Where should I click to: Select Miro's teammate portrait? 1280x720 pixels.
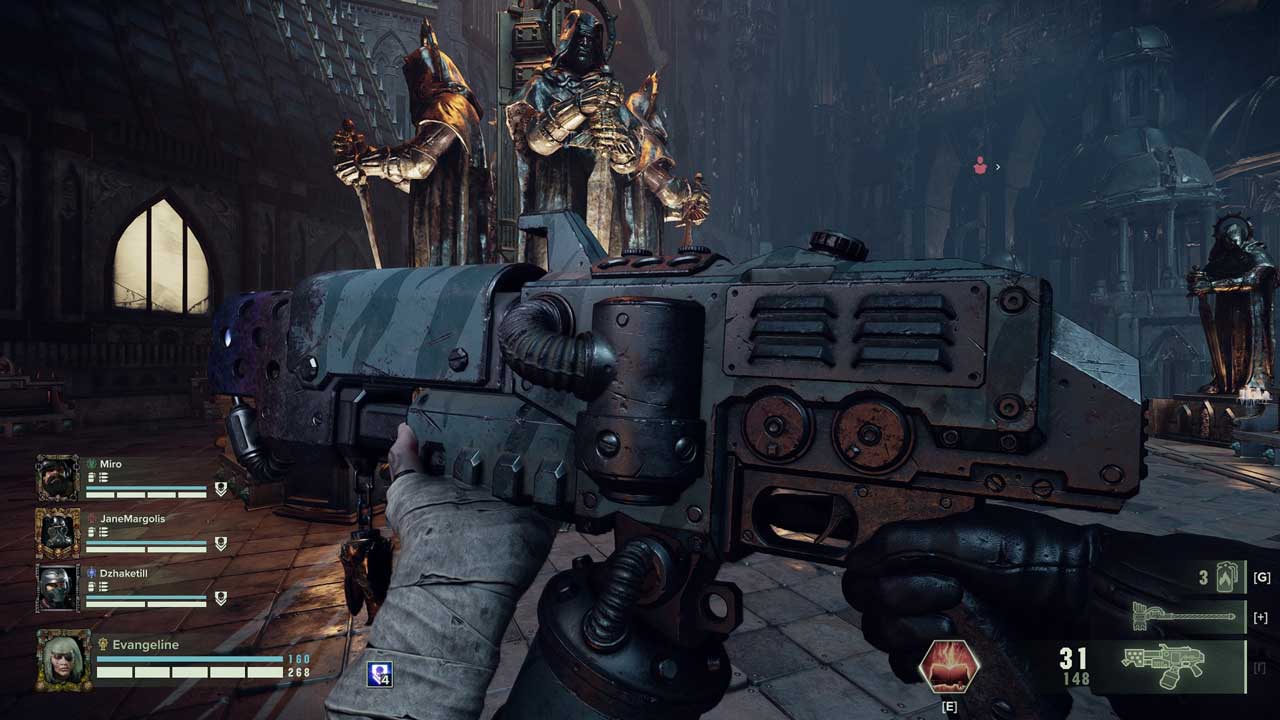58,479
